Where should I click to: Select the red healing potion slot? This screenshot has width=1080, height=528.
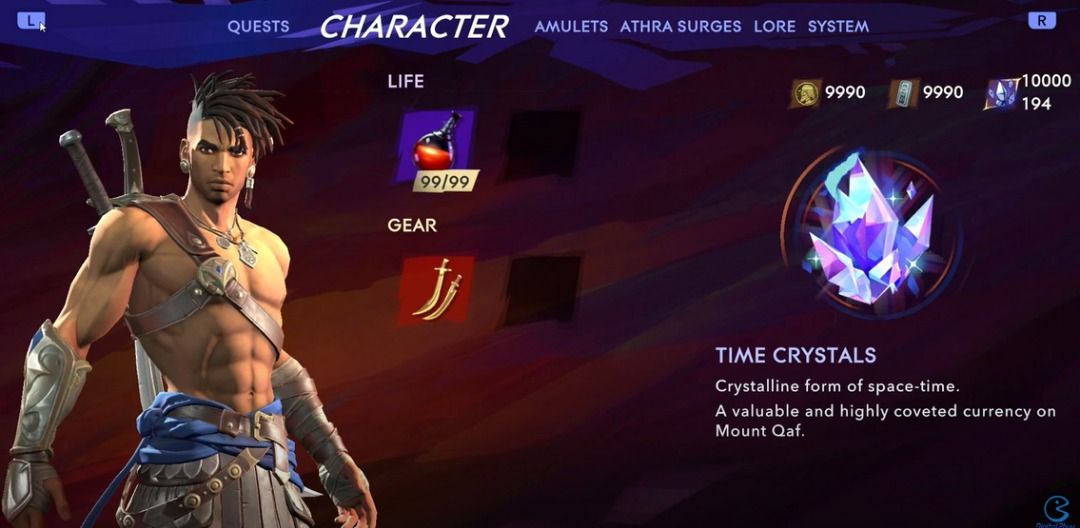click(437, 146)
